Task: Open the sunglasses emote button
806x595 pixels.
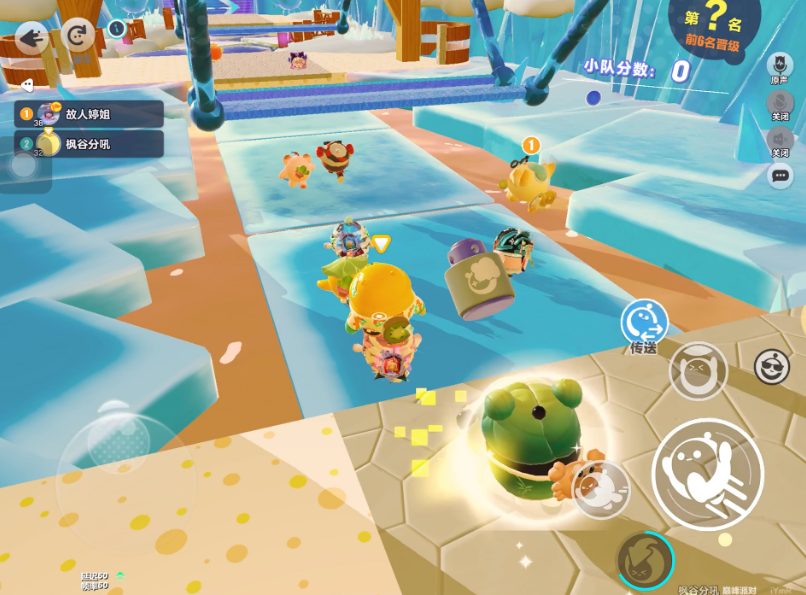Action: click(772, 367)
